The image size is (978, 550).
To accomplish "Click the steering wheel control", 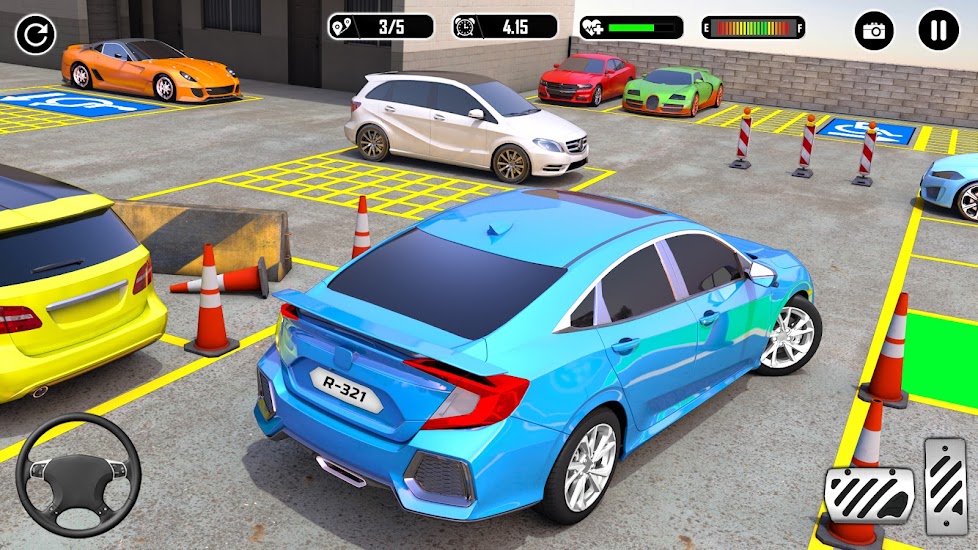I will pos(78,474).
